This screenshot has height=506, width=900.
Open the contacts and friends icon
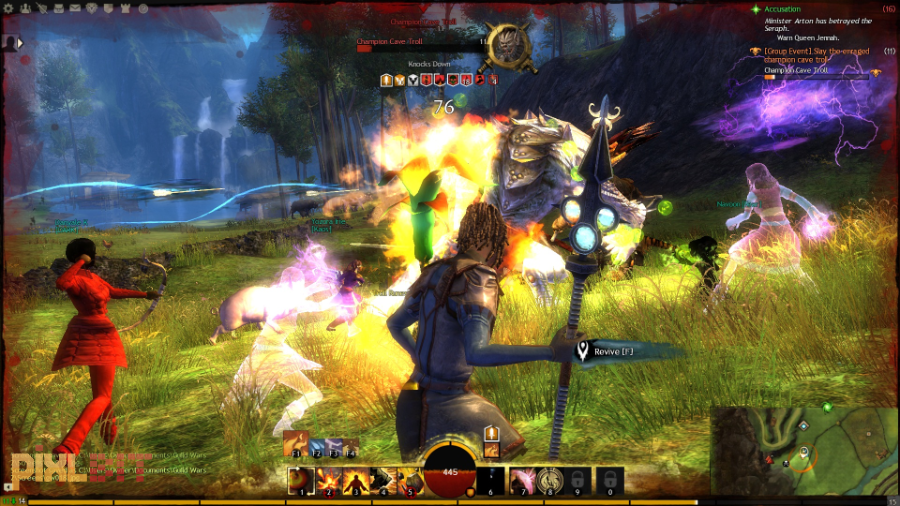pyautogui.click(x=24, y=8)
